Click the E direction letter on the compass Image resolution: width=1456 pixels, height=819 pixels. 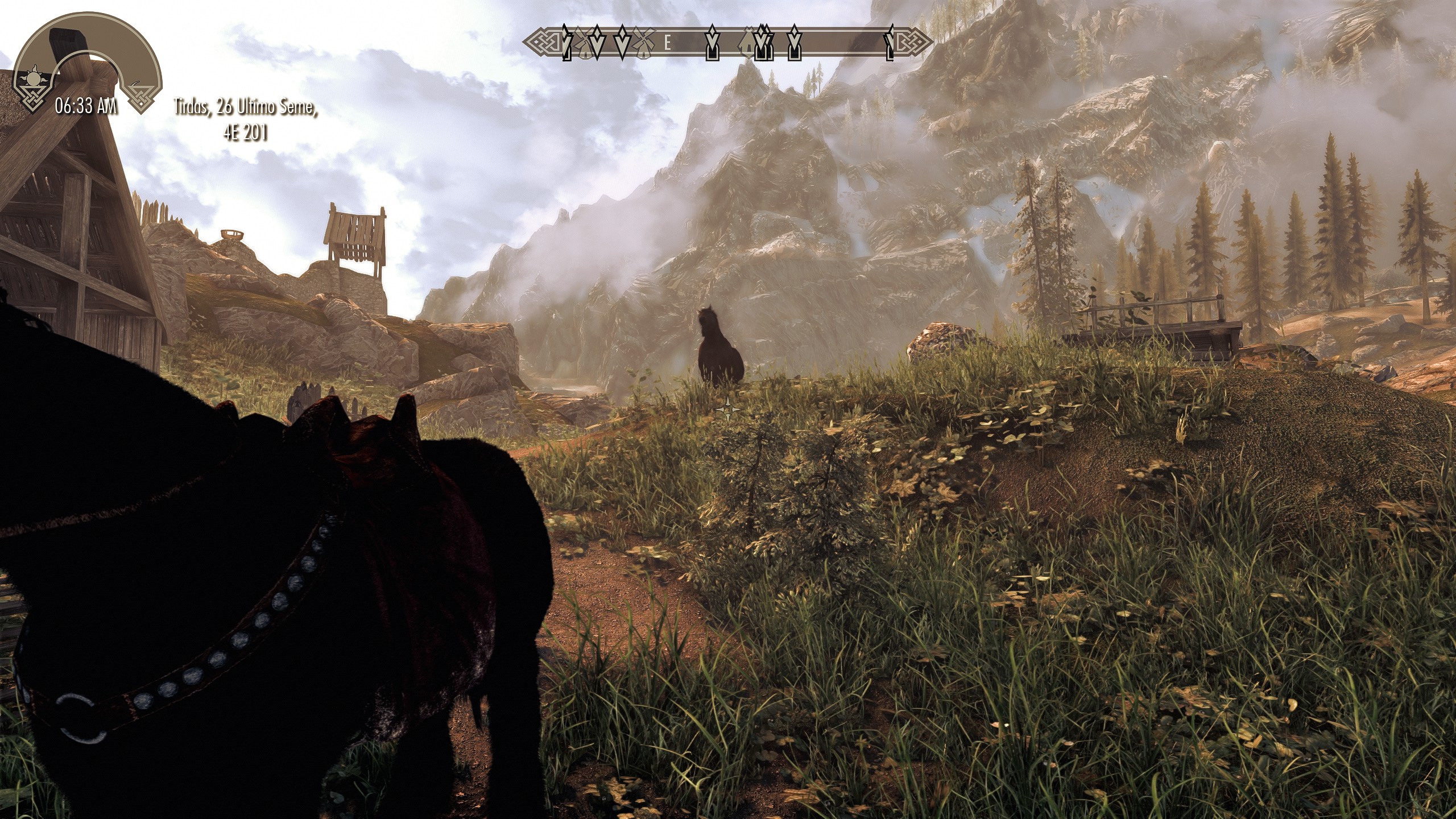(668, 43)
